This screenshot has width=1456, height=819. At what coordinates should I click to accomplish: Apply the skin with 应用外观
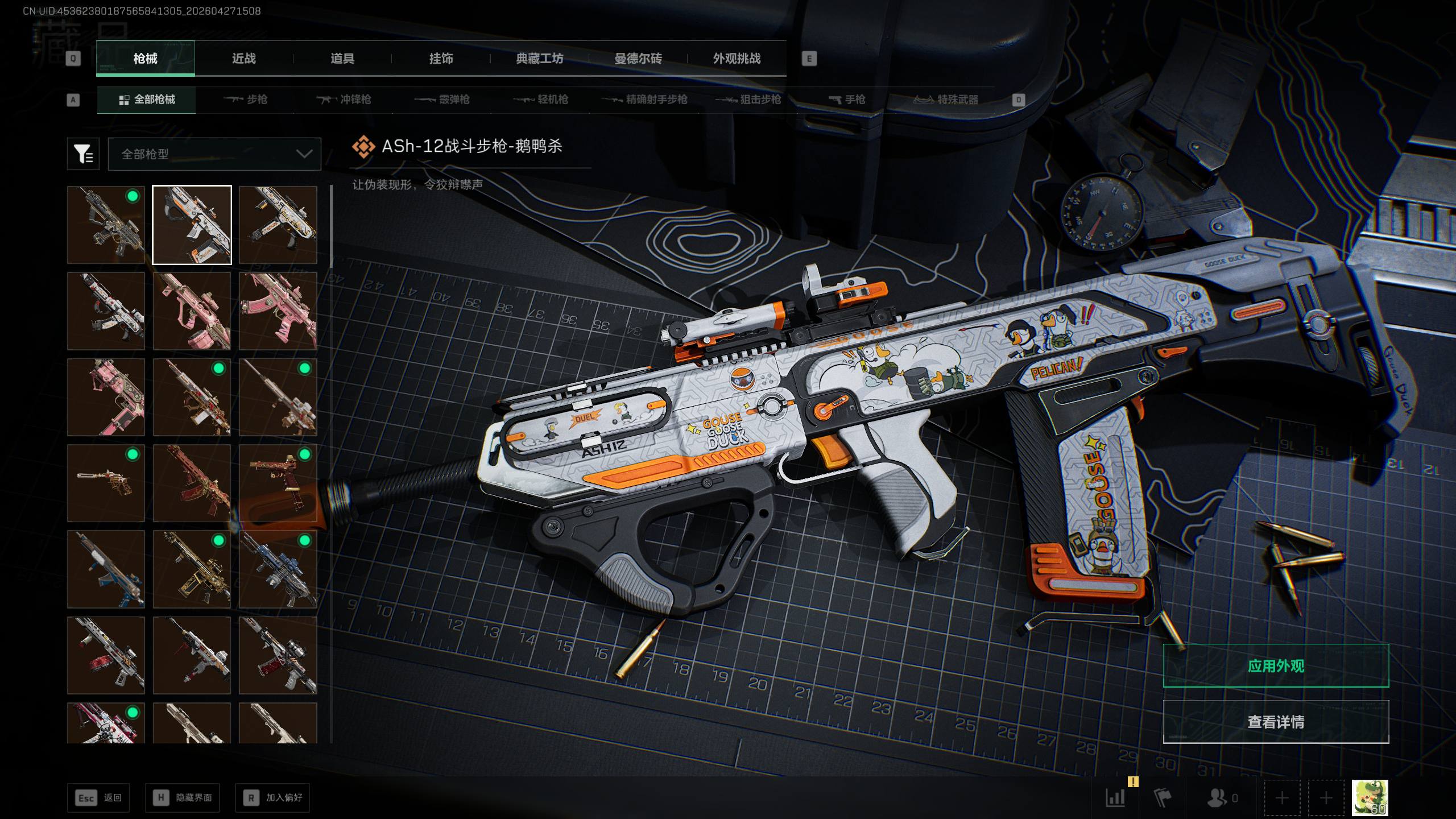[1276, 665]
